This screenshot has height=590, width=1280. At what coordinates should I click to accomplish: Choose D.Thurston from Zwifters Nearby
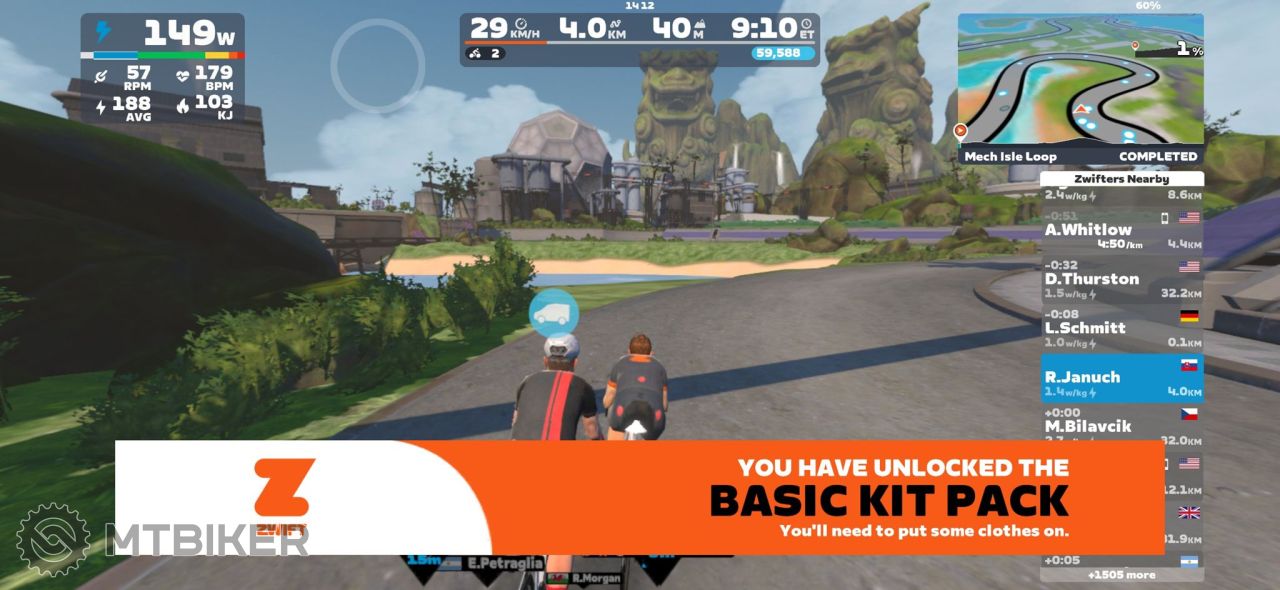tap(1121, 279)
